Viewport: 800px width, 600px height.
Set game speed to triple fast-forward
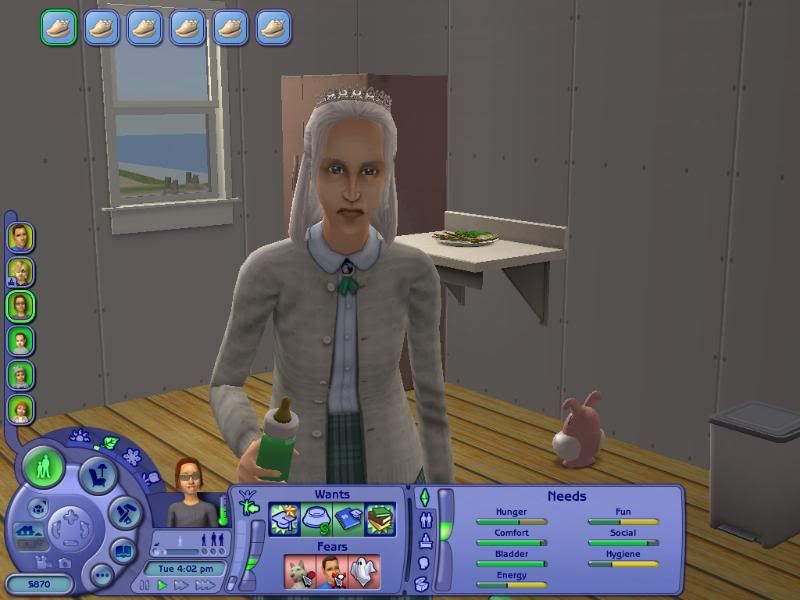205,585
